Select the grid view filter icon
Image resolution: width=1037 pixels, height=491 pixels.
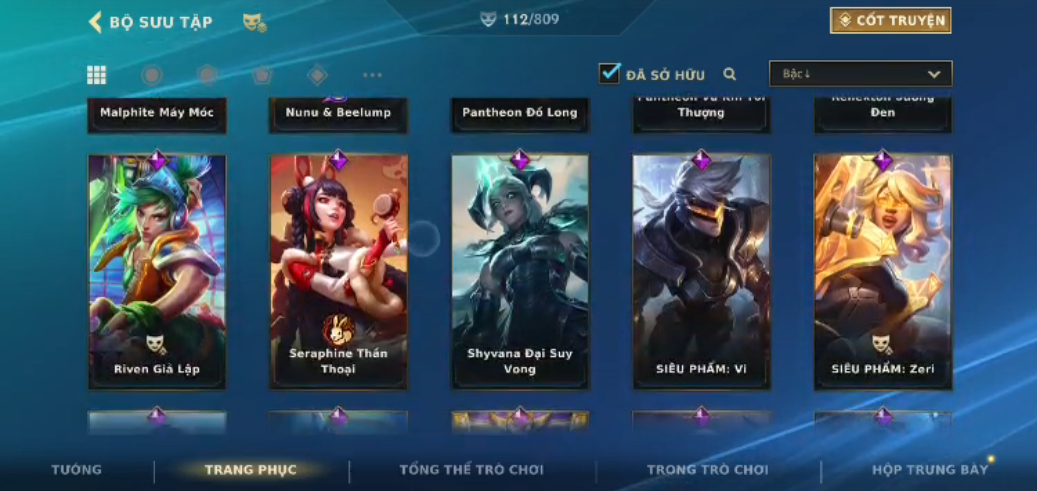(x=97, y=75)
